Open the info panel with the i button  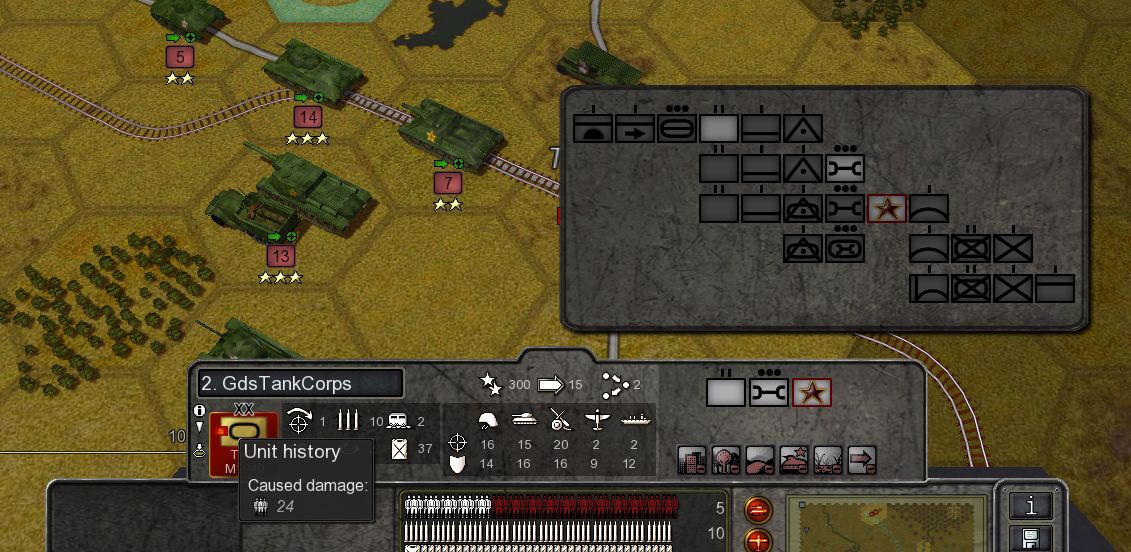coord(1030,506)
